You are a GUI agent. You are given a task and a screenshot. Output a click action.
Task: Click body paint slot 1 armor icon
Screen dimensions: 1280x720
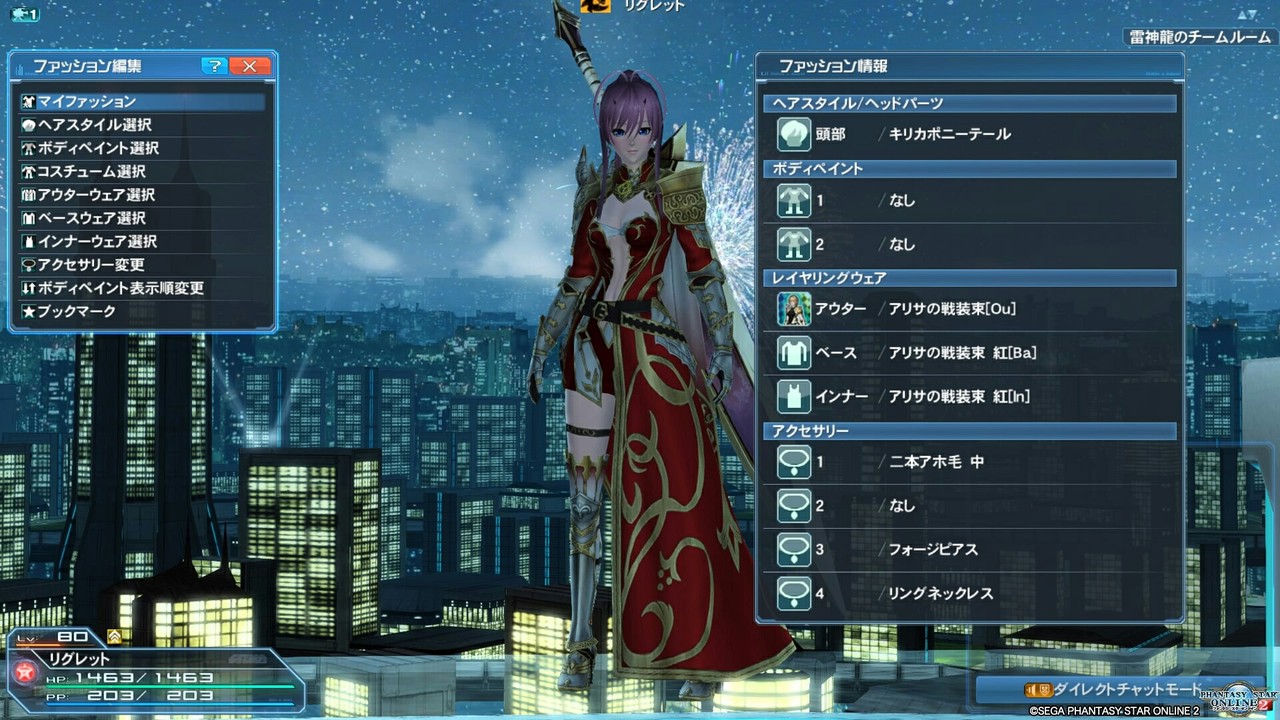click(794, 200)
